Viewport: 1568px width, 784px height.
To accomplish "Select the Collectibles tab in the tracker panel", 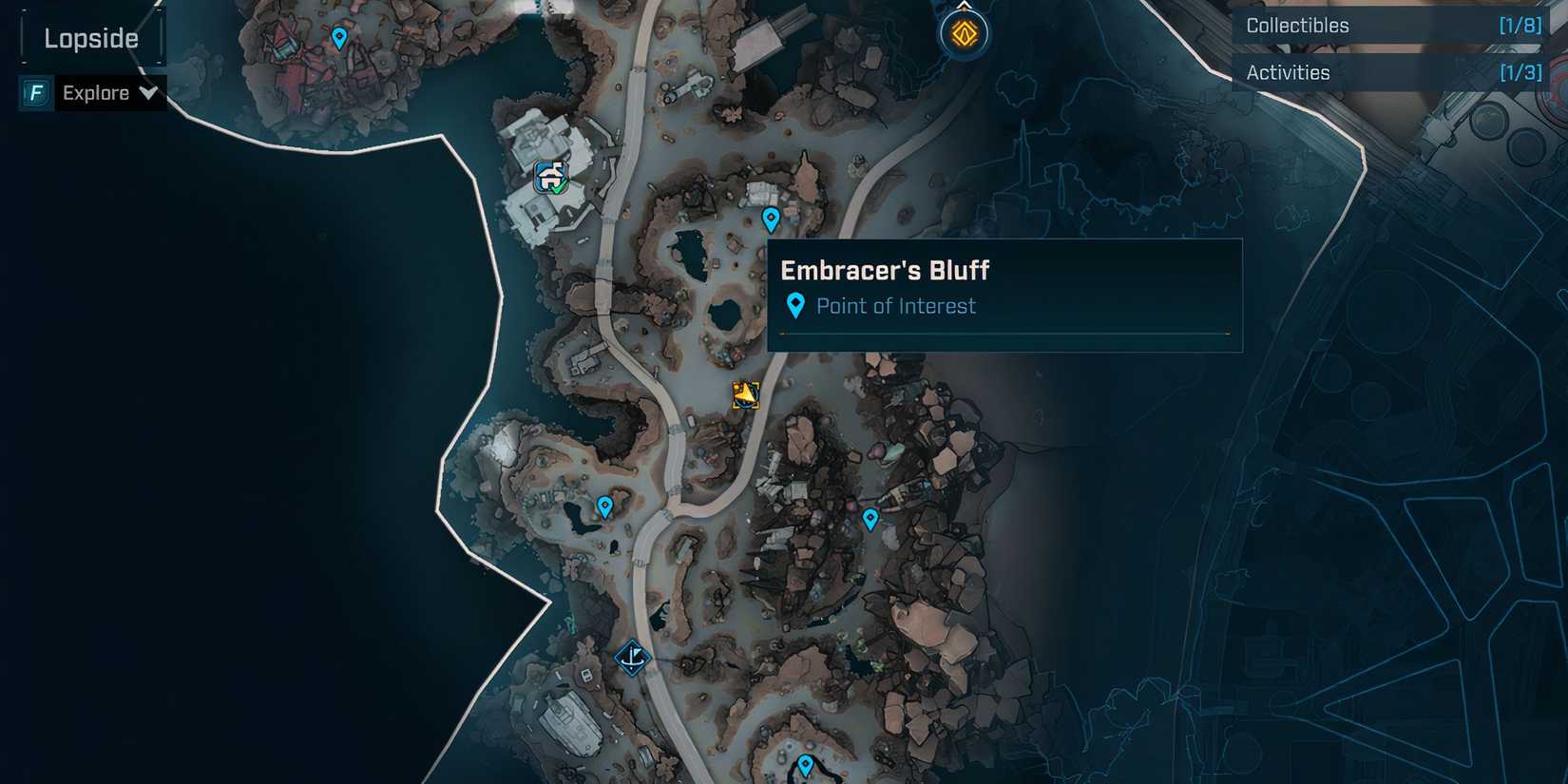I will click(1297, 26).
